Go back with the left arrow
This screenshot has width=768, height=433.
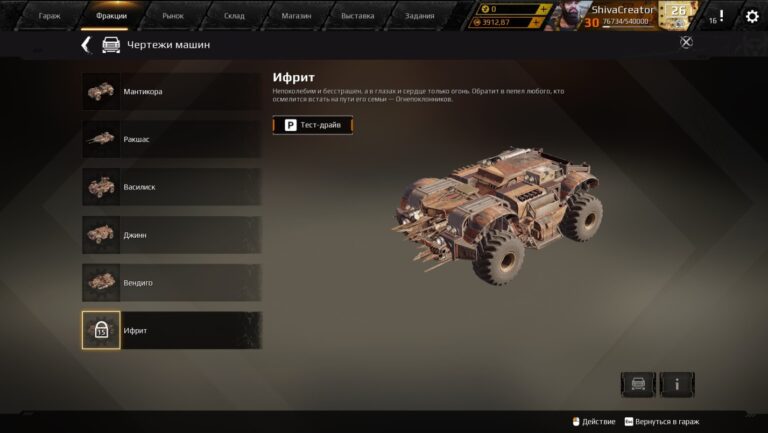point(86,45)
